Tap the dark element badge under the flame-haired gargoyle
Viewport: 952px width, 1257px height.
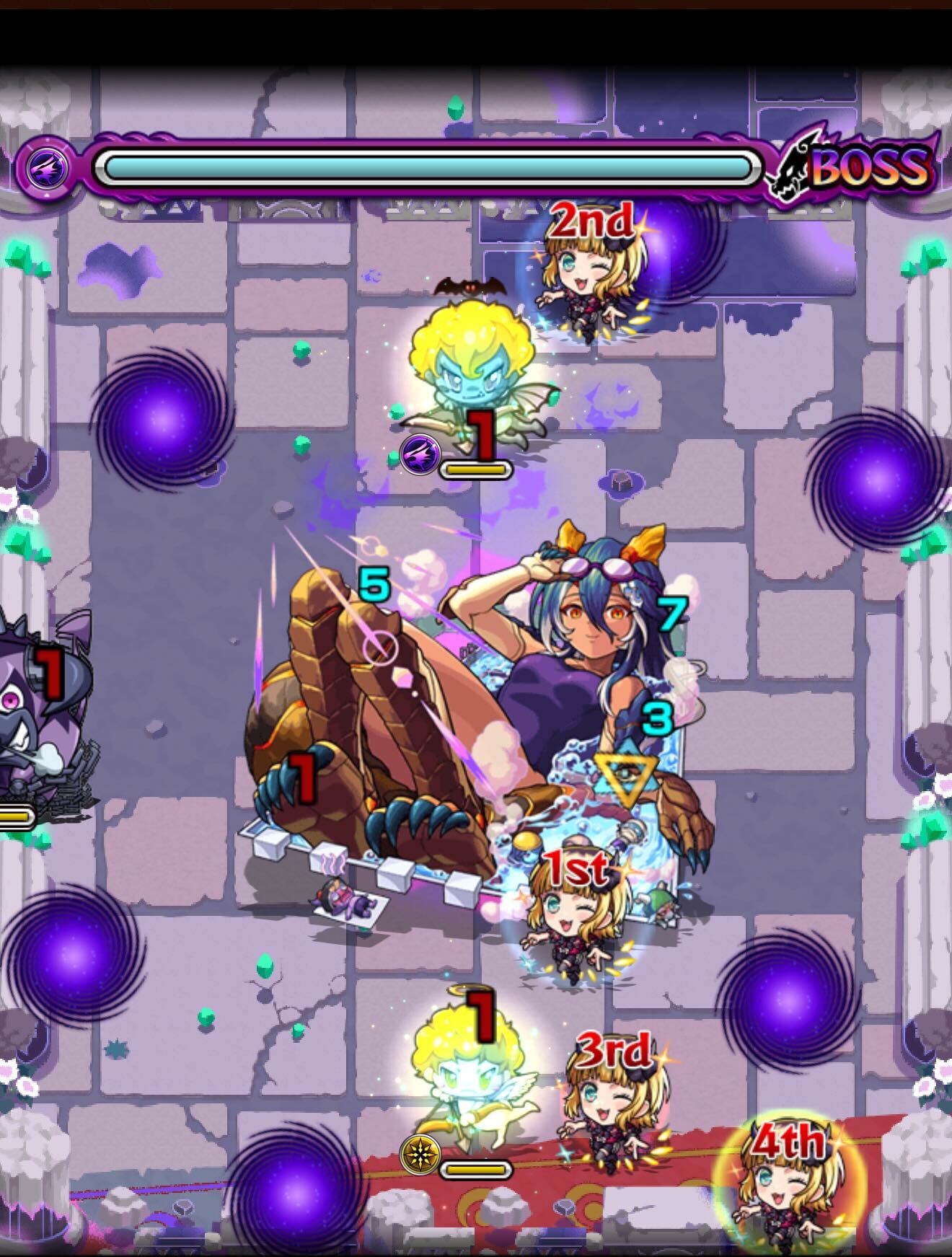point(422,454)
